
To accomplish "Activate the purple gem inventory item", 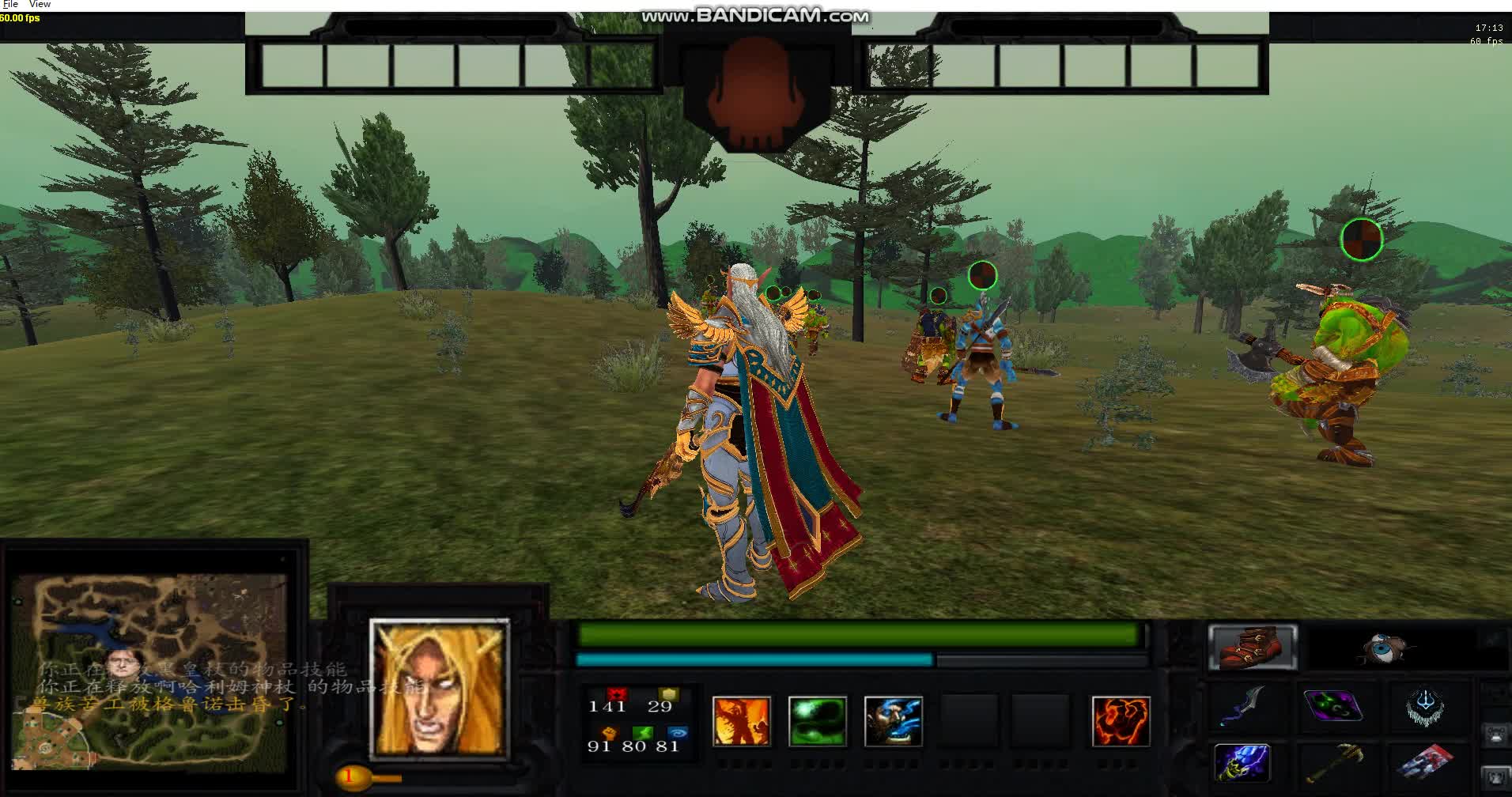I will point(1332,706).
